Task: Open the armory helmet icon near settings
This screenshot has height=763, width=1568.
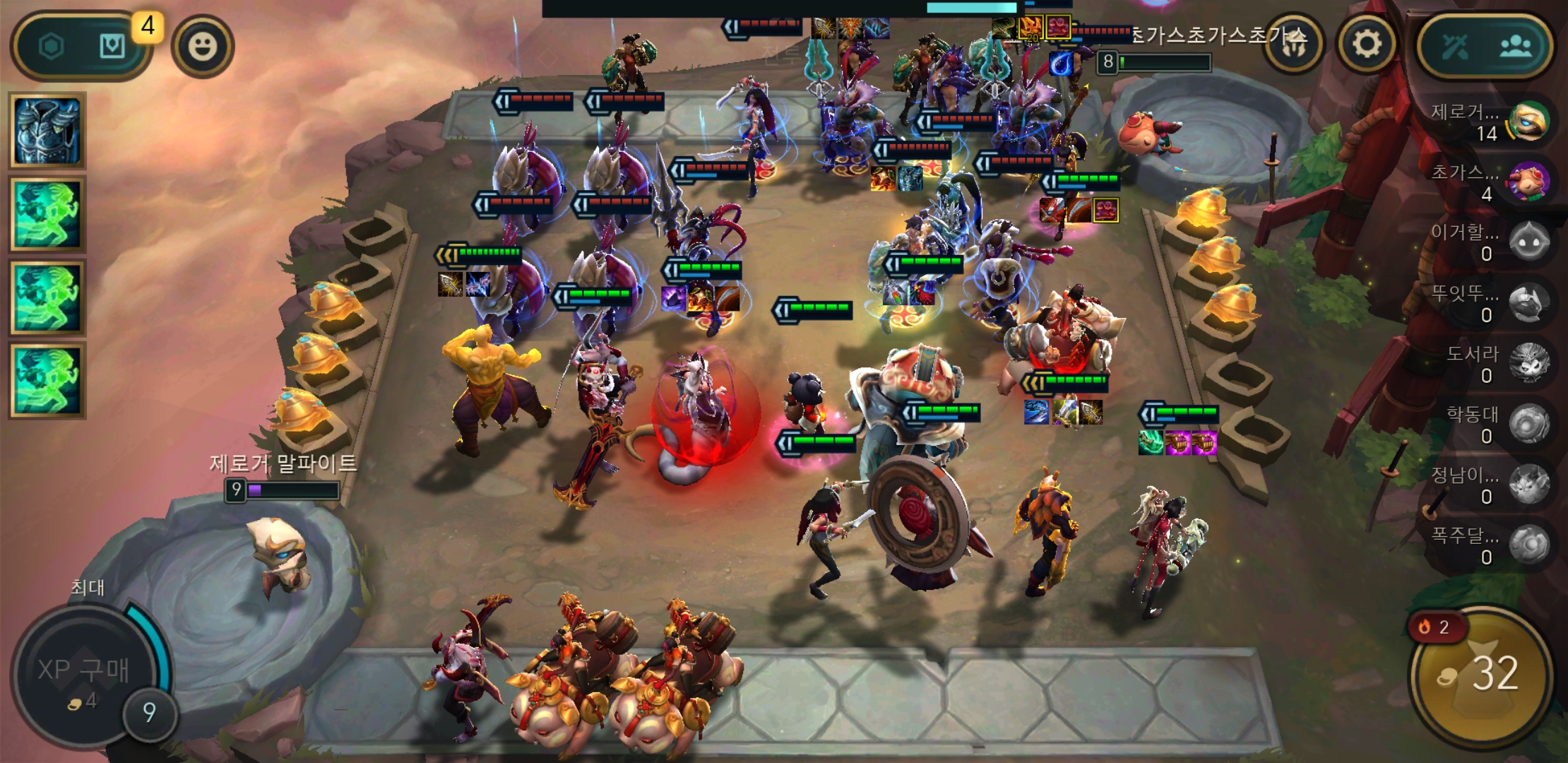Action: 1294,43
